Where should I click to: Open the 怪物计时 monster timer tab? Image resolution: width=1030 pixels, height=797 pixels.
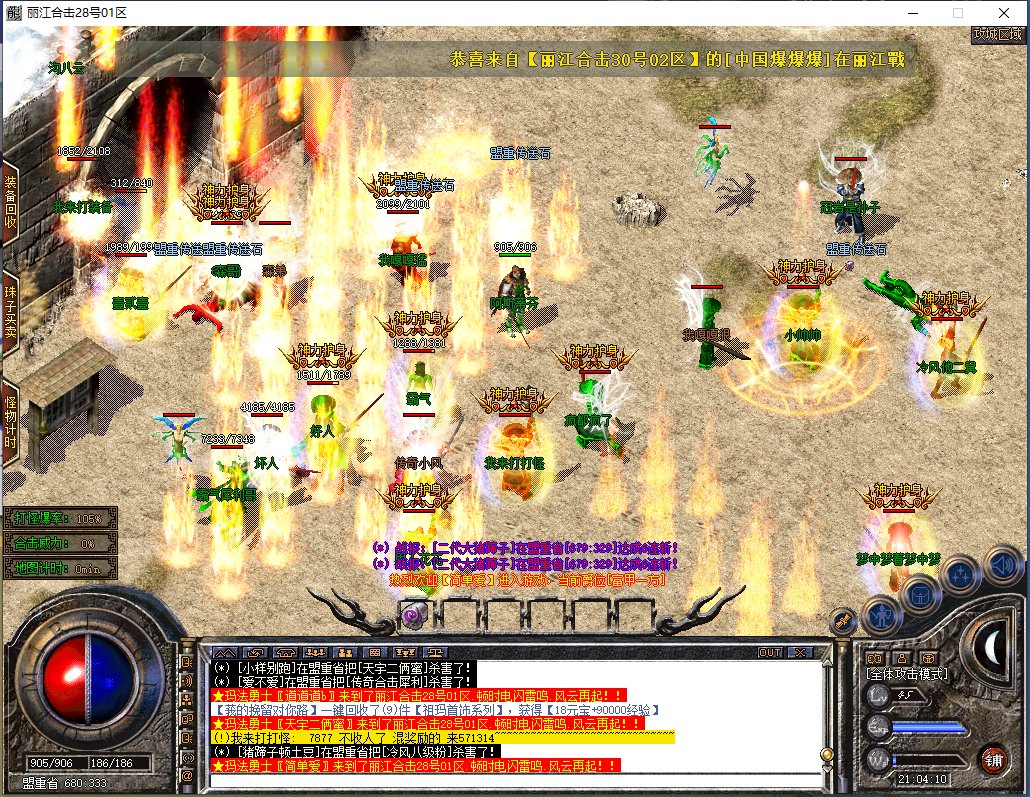pos(10,418)
